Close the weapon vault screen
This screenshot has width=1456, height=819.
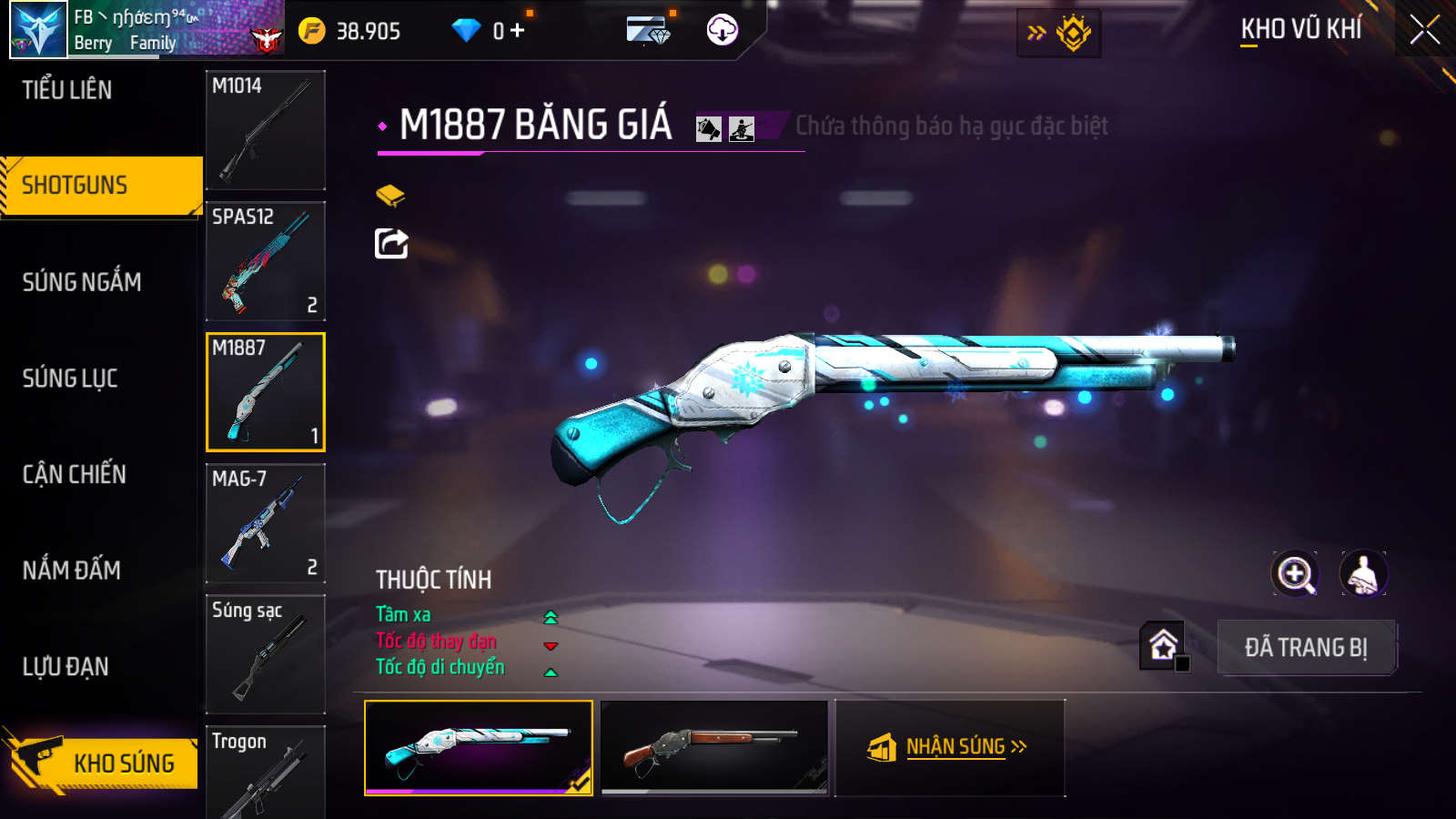click(x=1424, y=30)
